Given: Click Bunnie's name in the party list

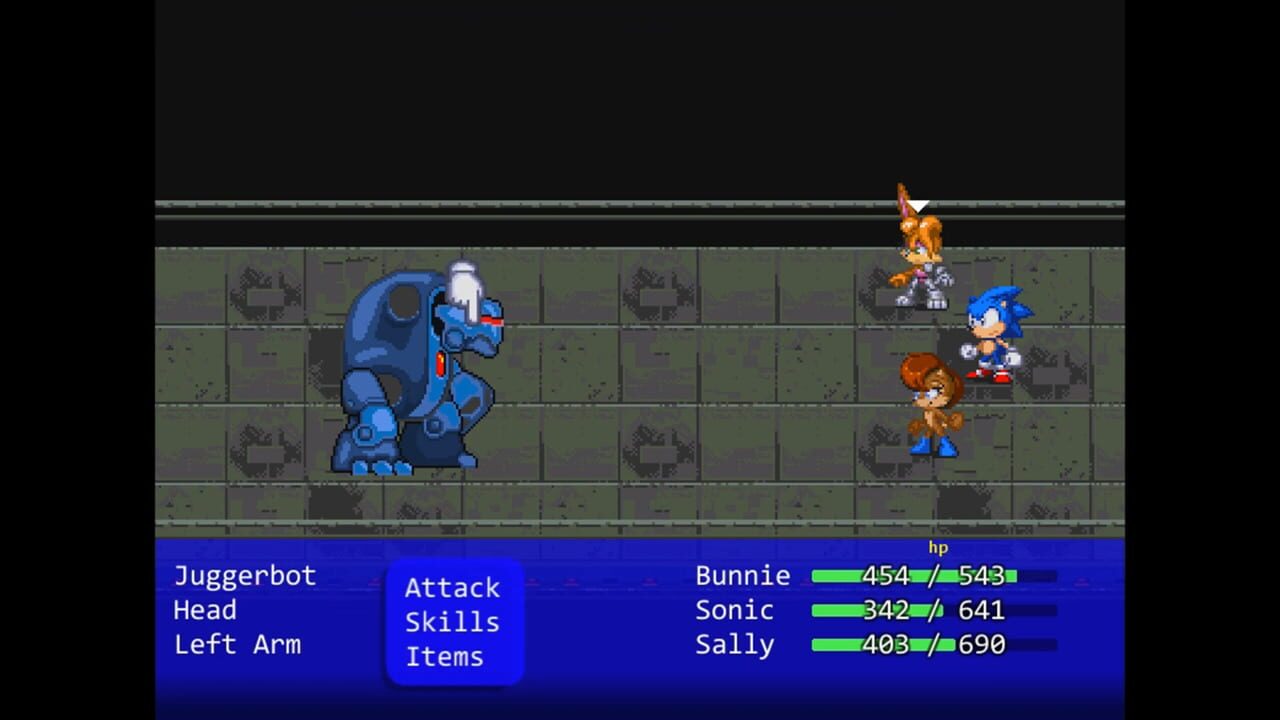Looking at the screenshot, I should click(x=743, y=576).
